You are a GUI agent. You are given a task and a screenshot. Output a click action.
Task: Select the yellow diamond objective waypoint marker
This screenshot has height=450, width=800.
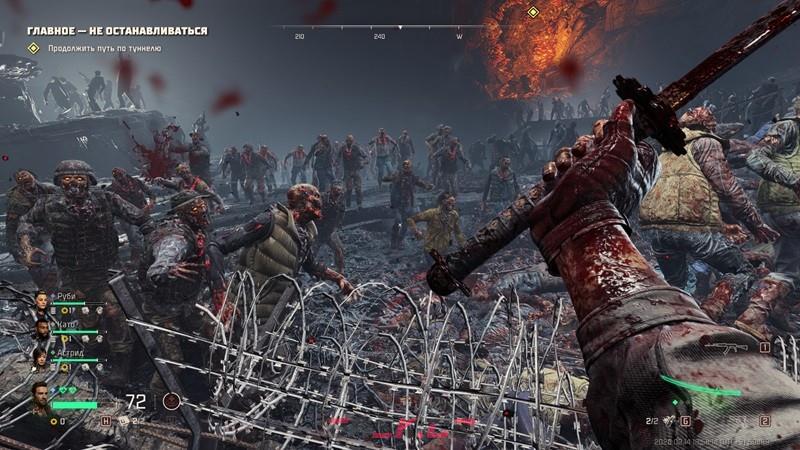pos(533,12)
